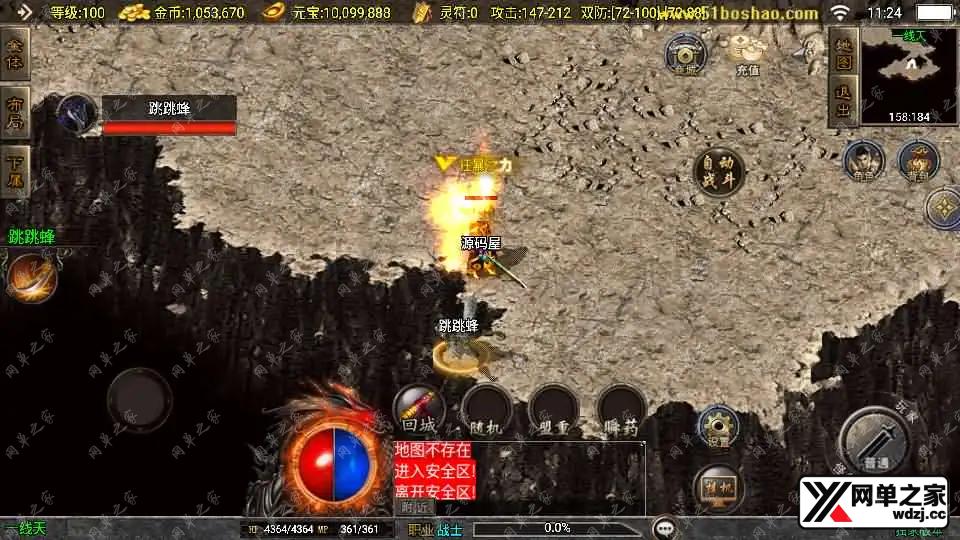The image size is (960, 540).
Task: Open the 地图 map button
Action: (843, 54)
